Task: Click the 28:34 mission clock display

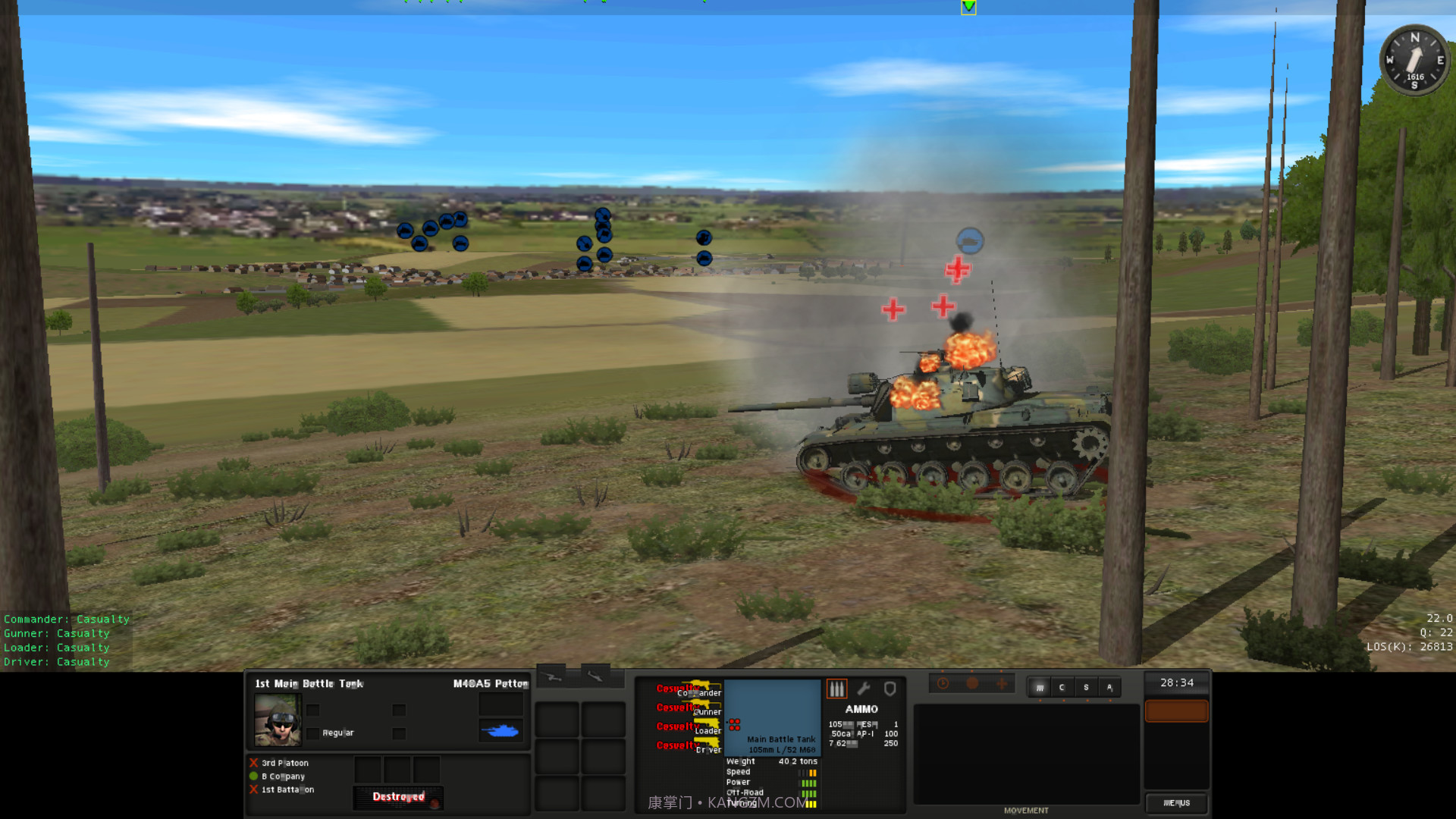Action: click(1177, 682)
